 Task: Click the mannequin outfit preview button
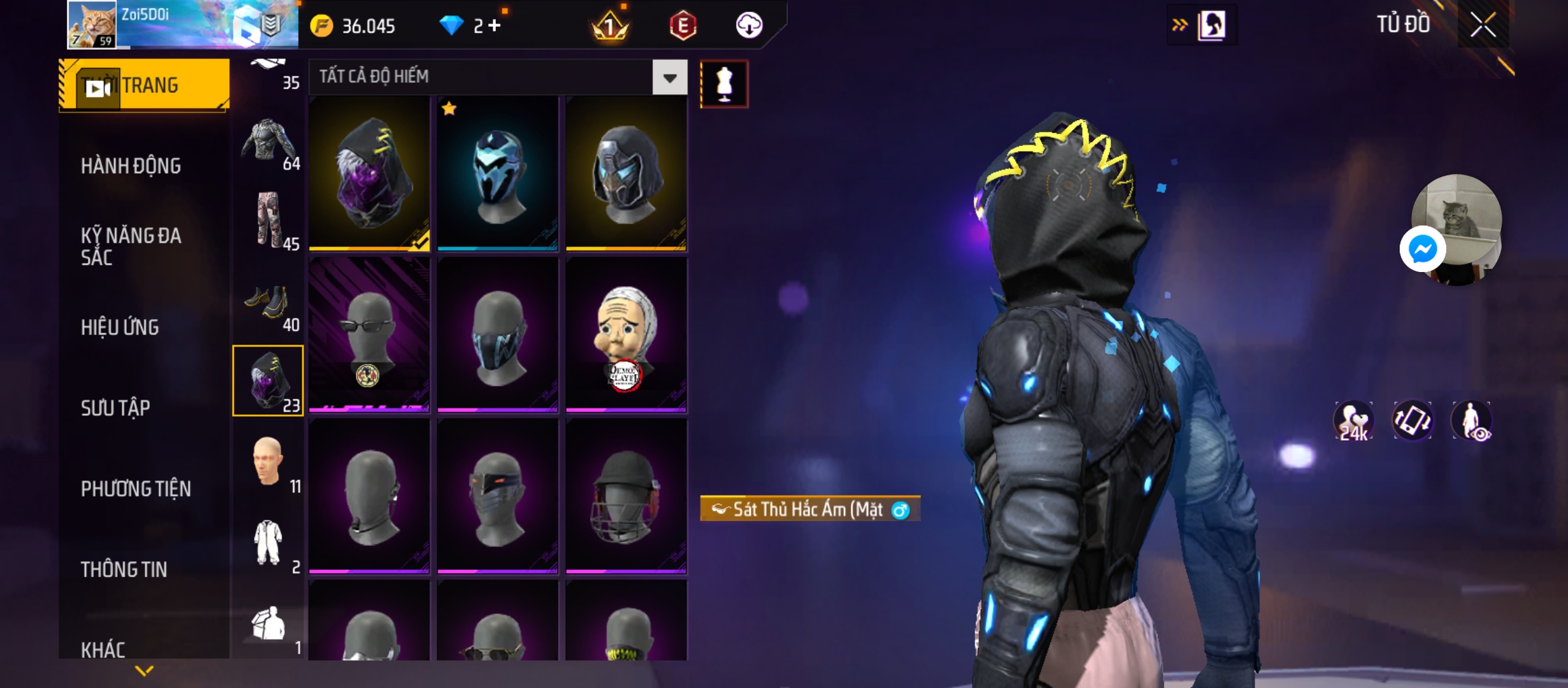click(724, 84)
